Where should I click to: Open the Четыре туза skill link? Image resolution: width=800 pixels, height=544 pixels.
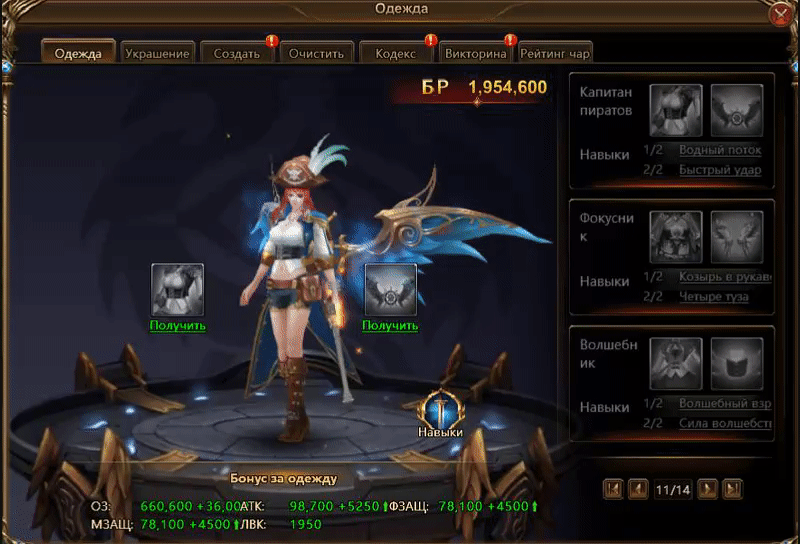(713, 297)
